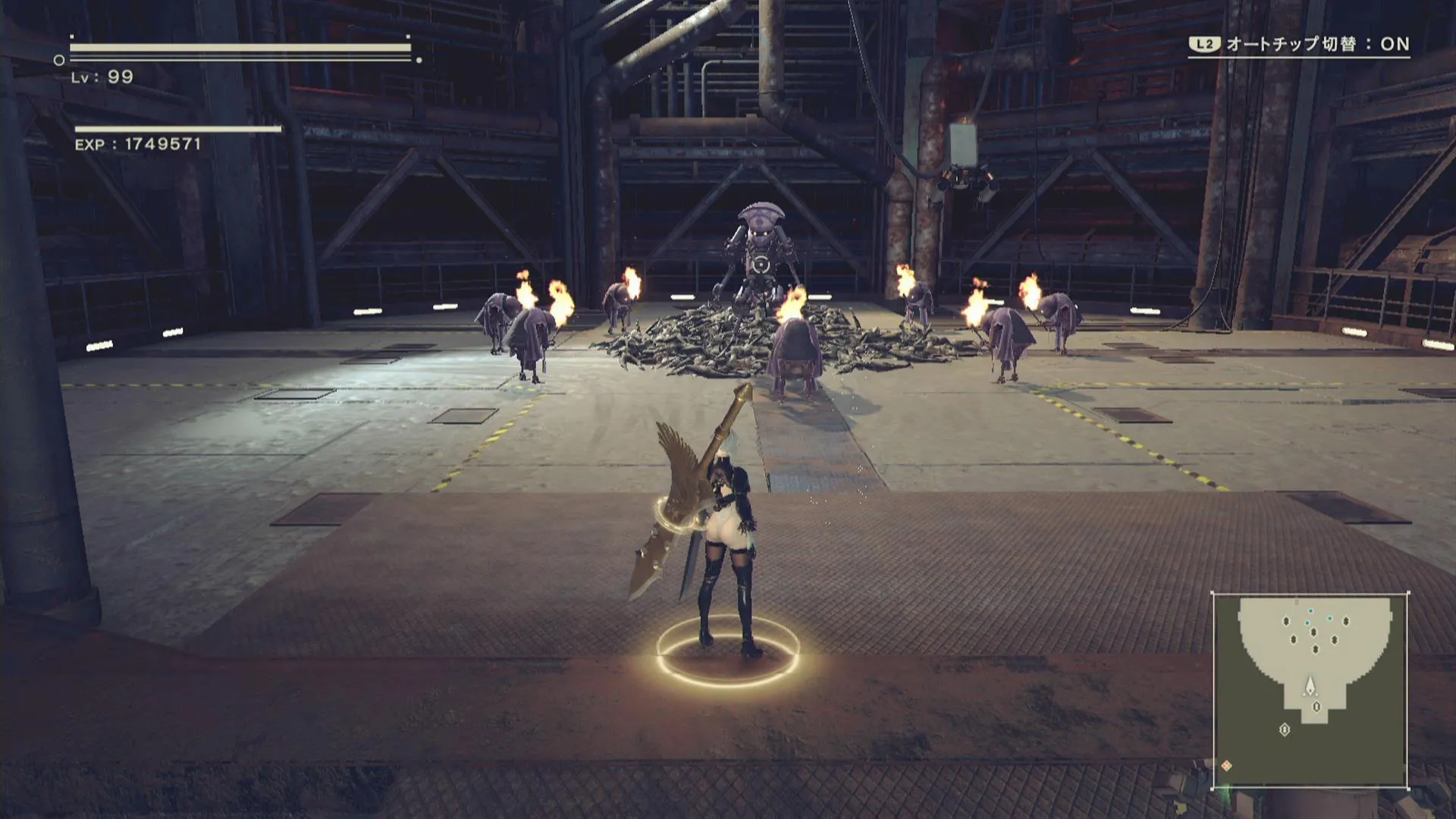
Task: Toggle the auto chip switch setting
Action: coord(1299,44)
